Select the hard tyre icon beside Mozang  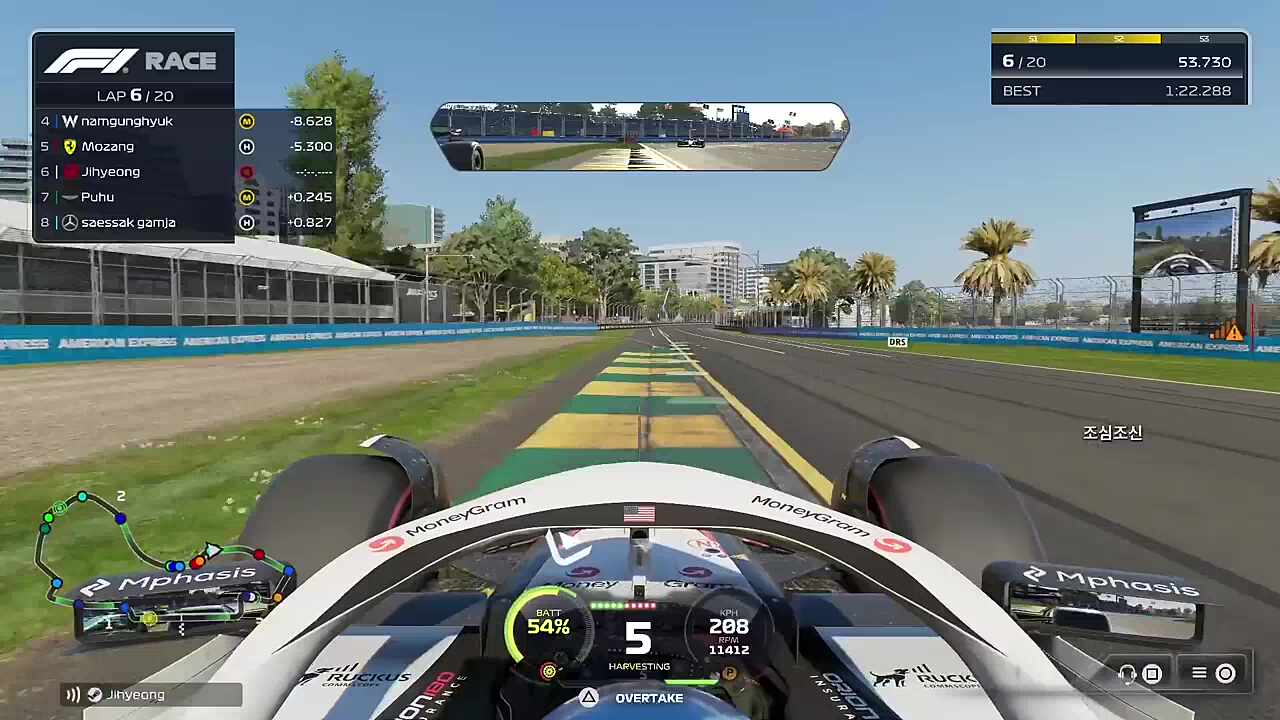point(246,146)
